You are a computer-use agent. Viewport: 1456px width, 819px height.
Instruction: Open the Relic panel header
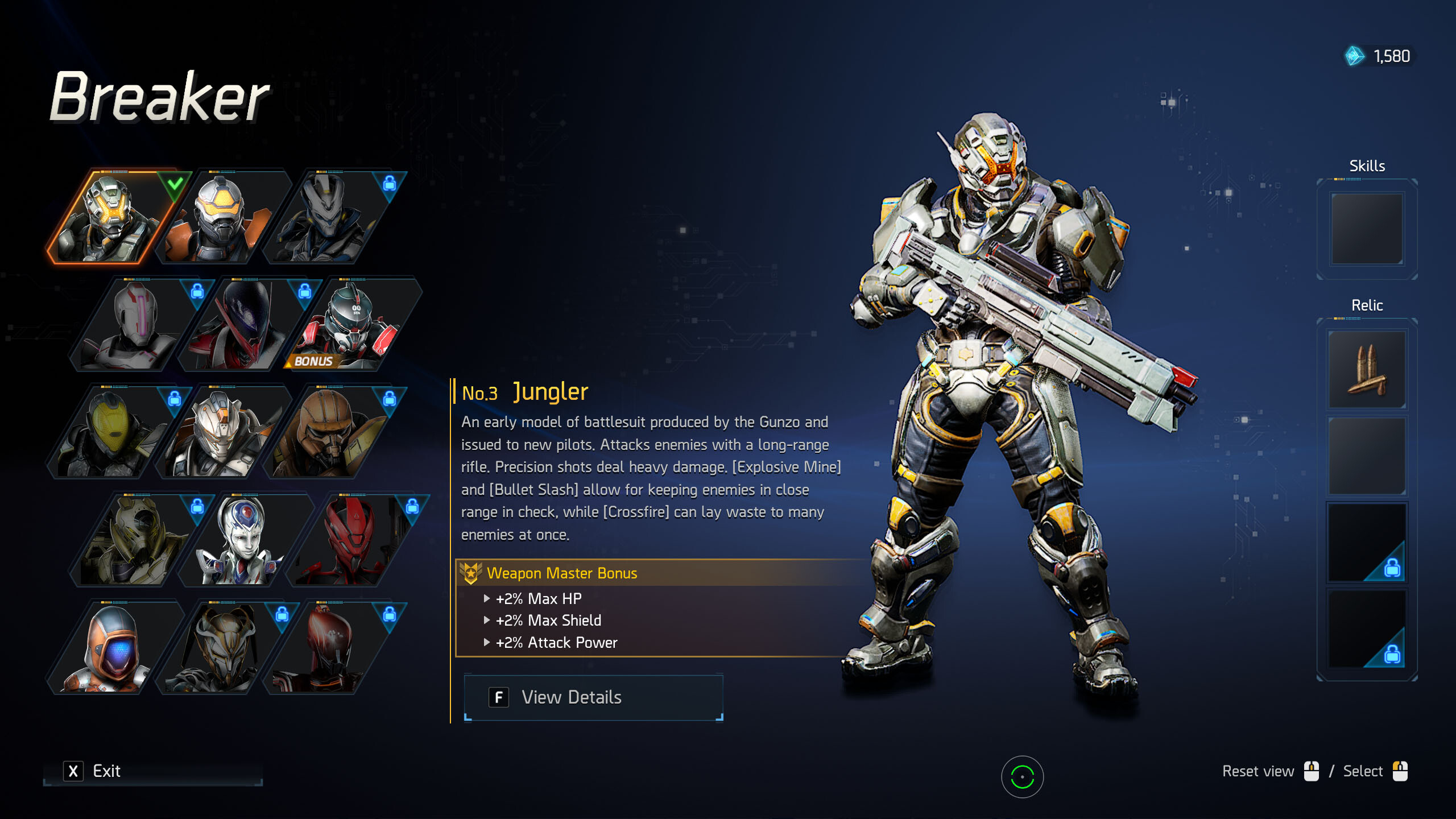[x=1367, y=305]
